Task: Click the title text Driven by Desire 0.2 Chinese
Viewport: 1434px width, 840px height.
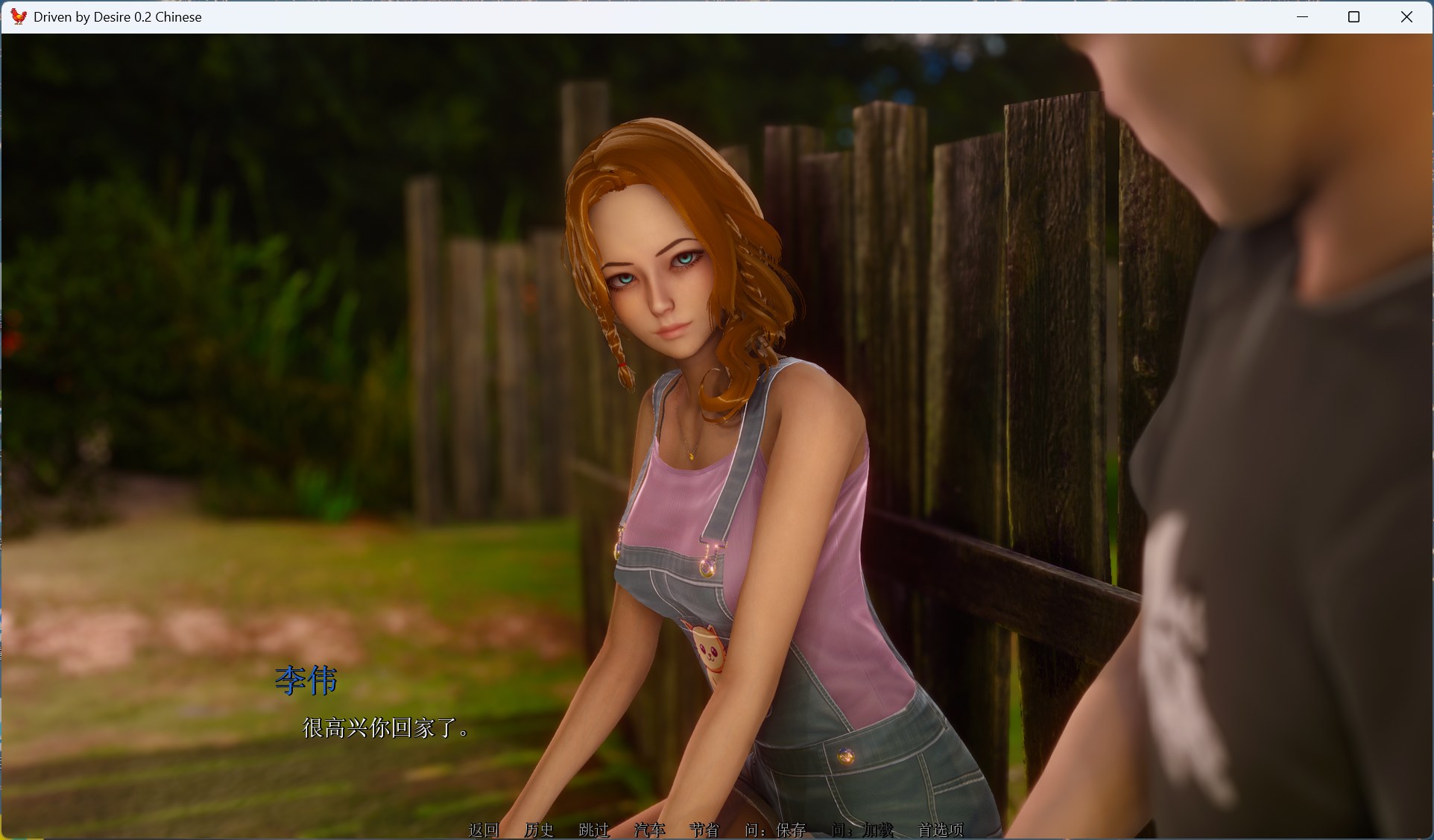Action: click(117, 16)
